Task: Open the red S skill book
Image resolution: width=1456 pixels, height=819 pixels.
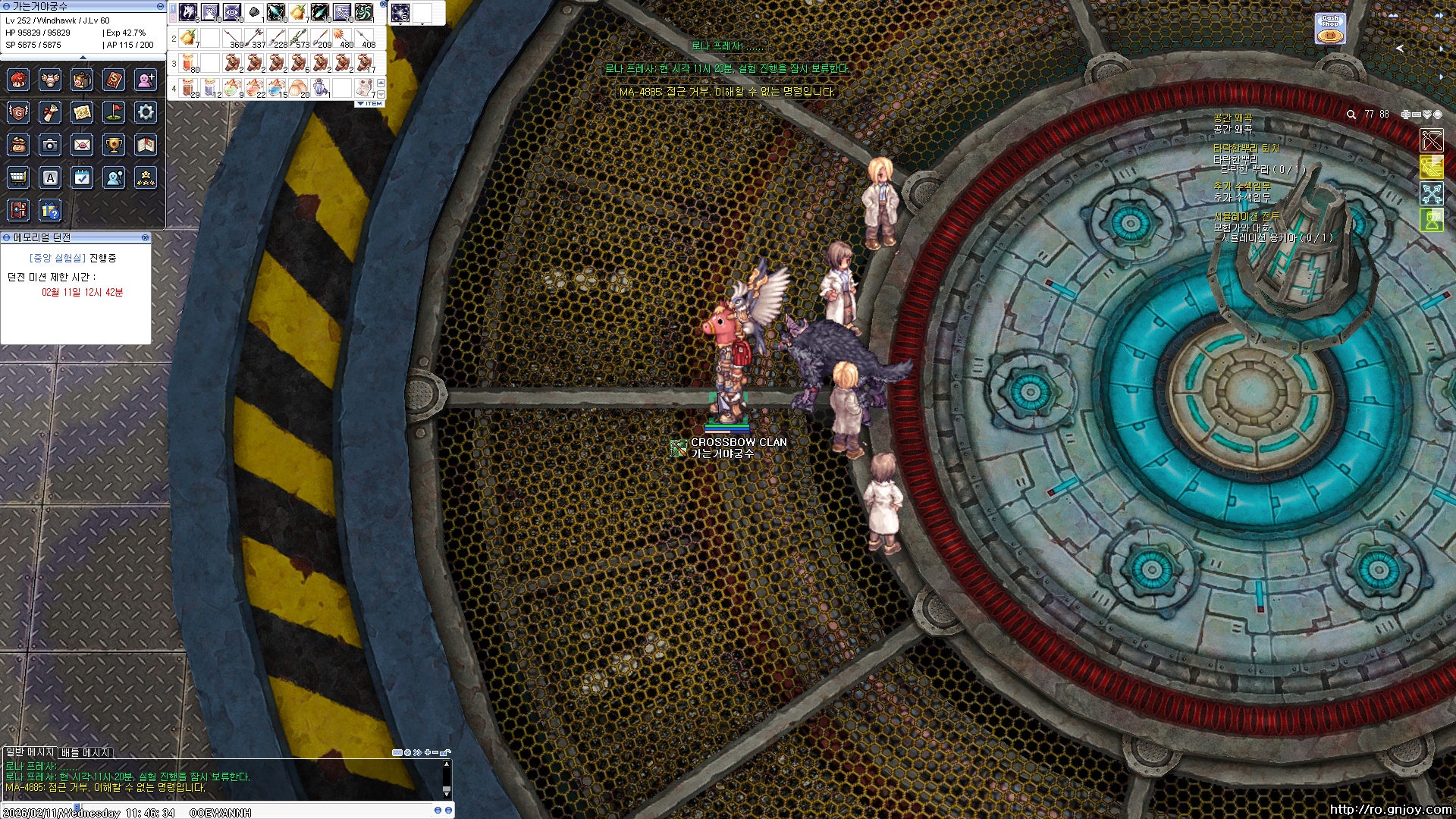Action: tap(114, 80)
